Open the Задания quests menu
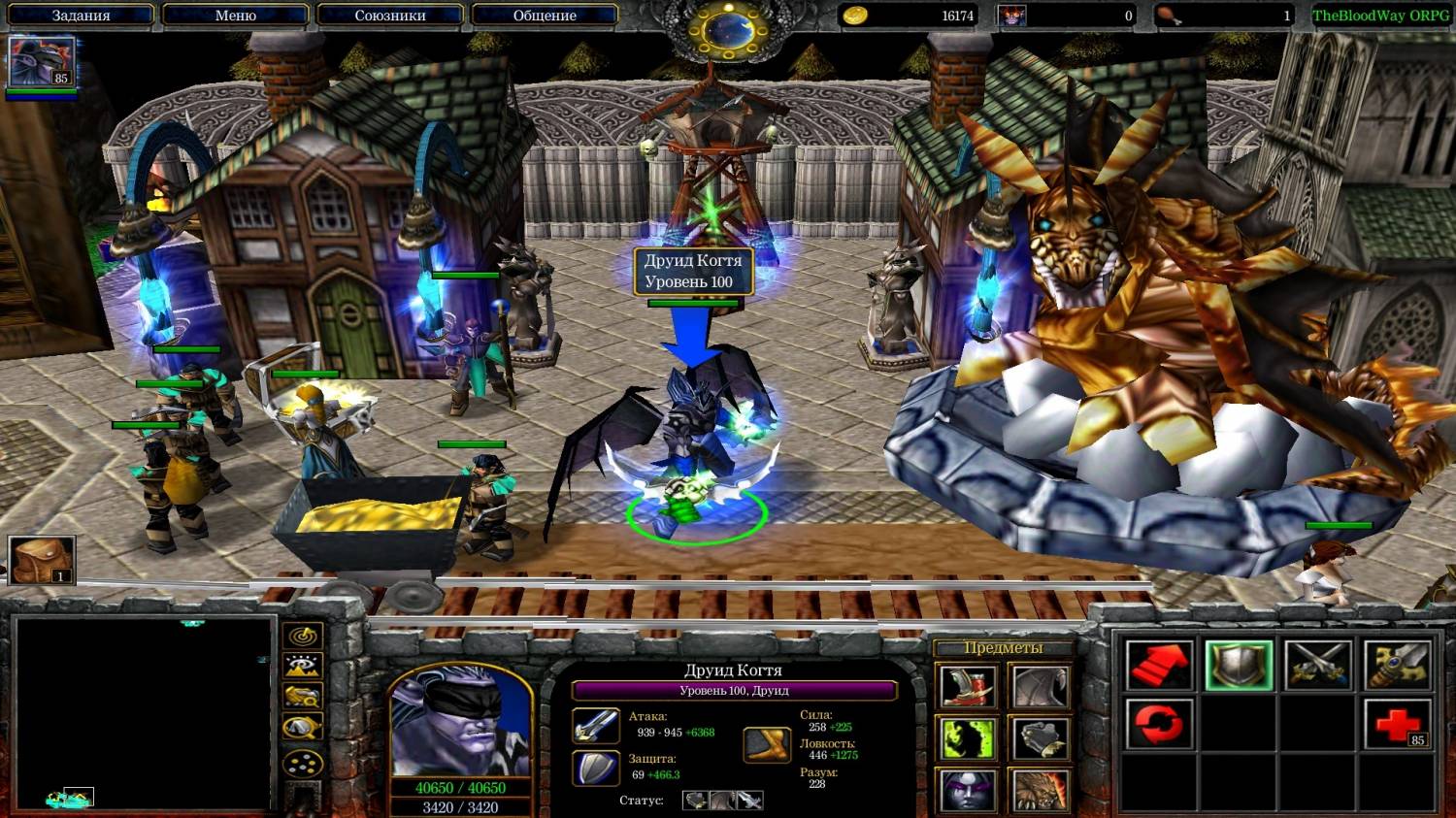 pos(81,16)
